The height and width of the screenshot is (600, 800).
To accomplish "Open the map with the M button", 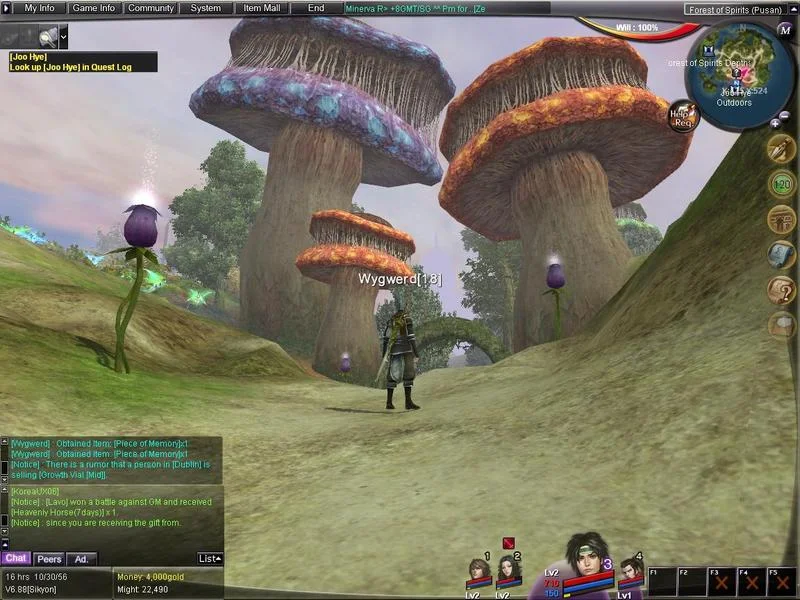I will point(785,30).
